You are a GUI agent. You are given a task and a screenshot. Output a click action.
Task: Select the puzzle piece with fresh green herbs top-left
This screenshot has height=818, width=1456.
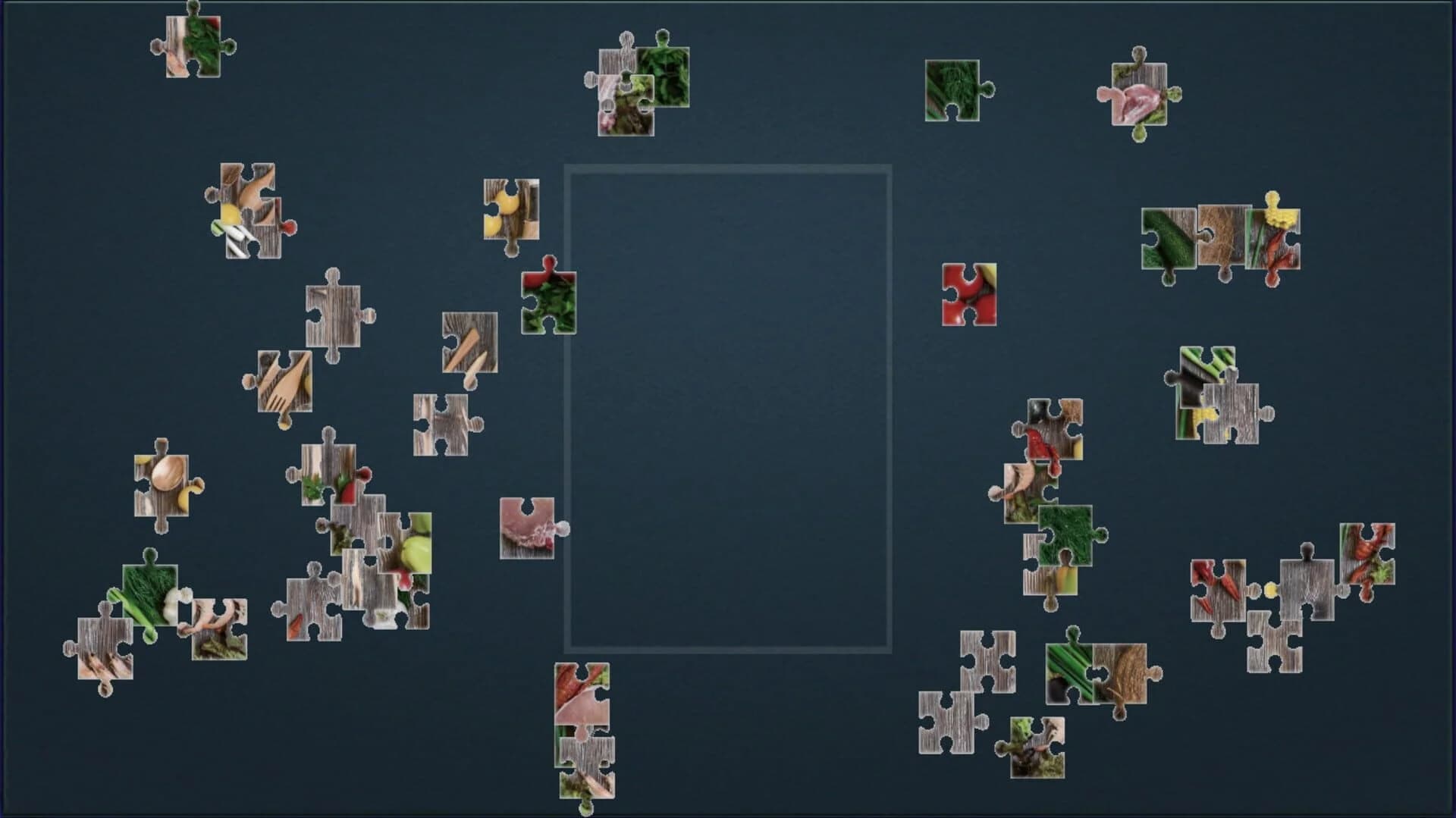[192, 47]
